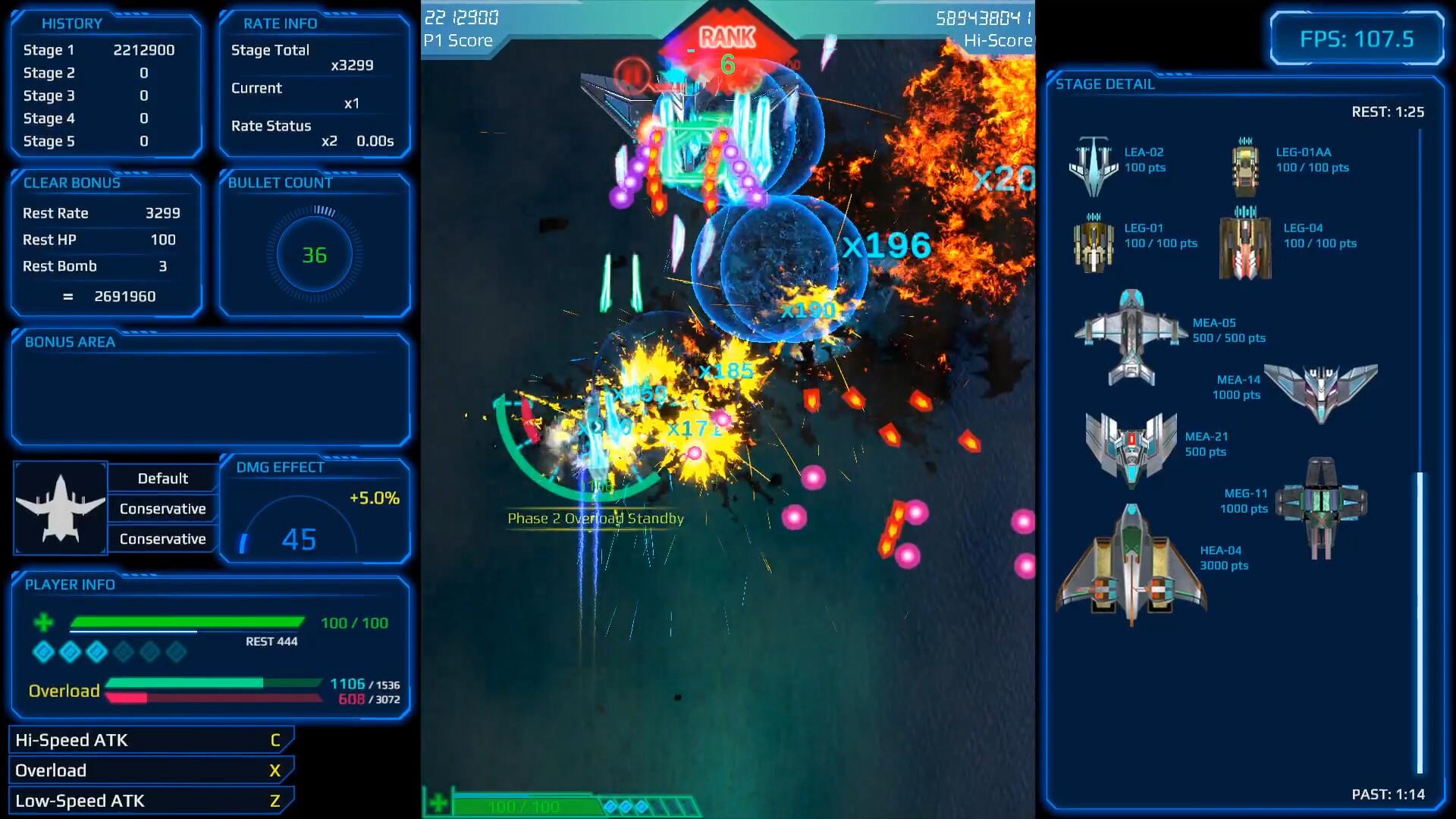Screen dimensions: 1456x819
Task: Choose the HEA-04 heavy ship entry
Action: (1131, 566)
